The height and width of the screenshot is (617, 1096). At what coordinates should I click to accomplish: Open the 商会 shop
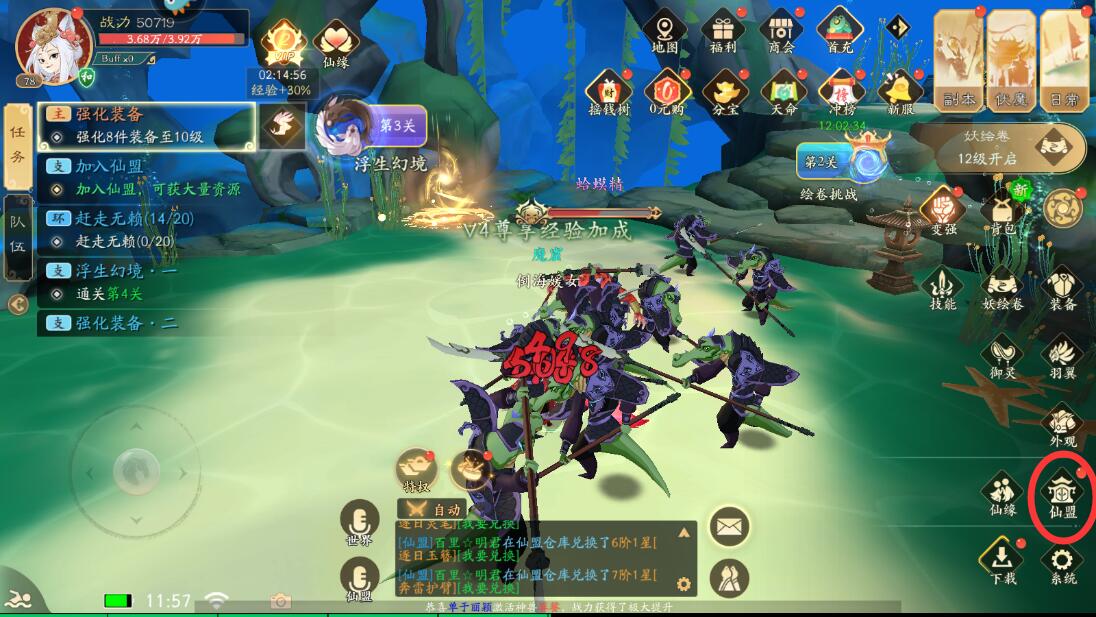781,31
